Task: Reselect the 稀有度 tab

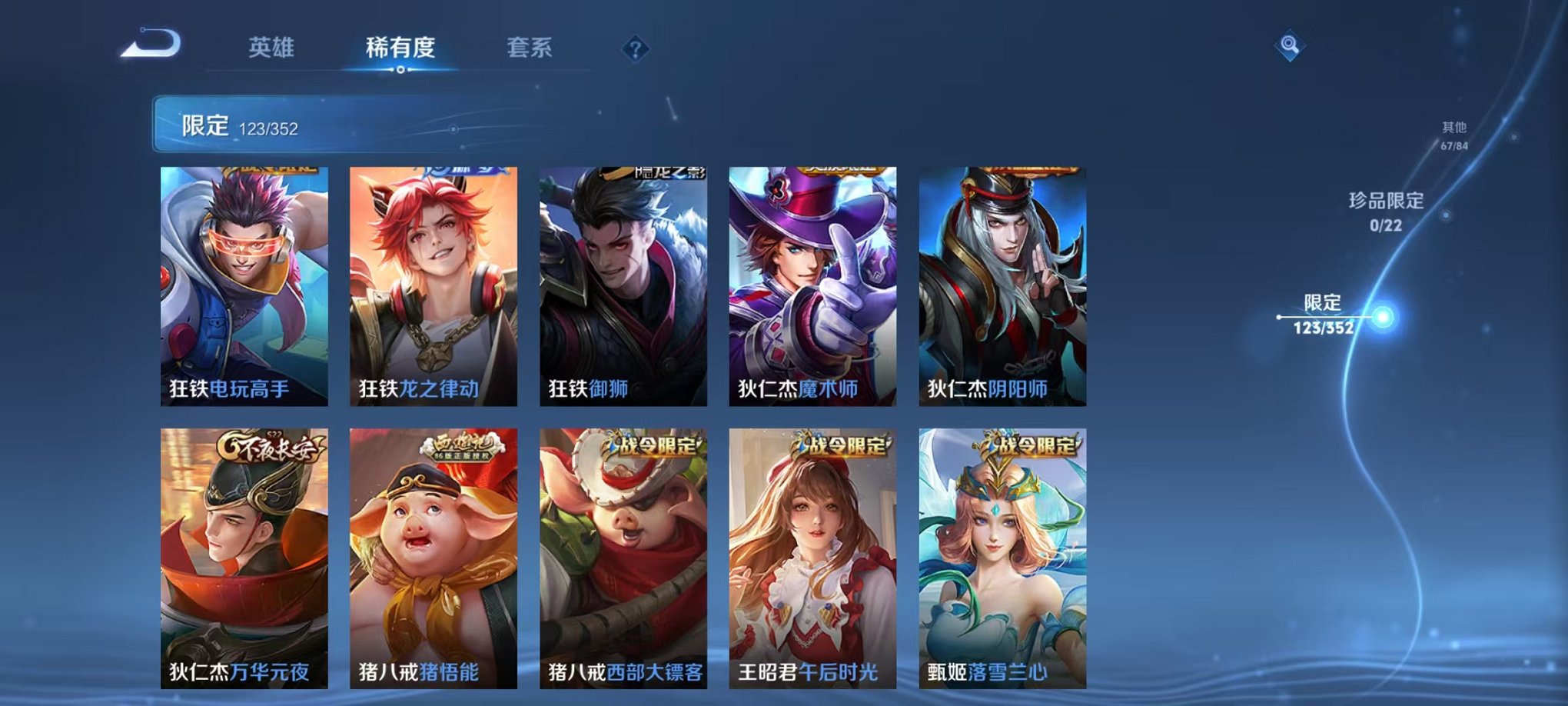Action: click(x=401, y=48)
